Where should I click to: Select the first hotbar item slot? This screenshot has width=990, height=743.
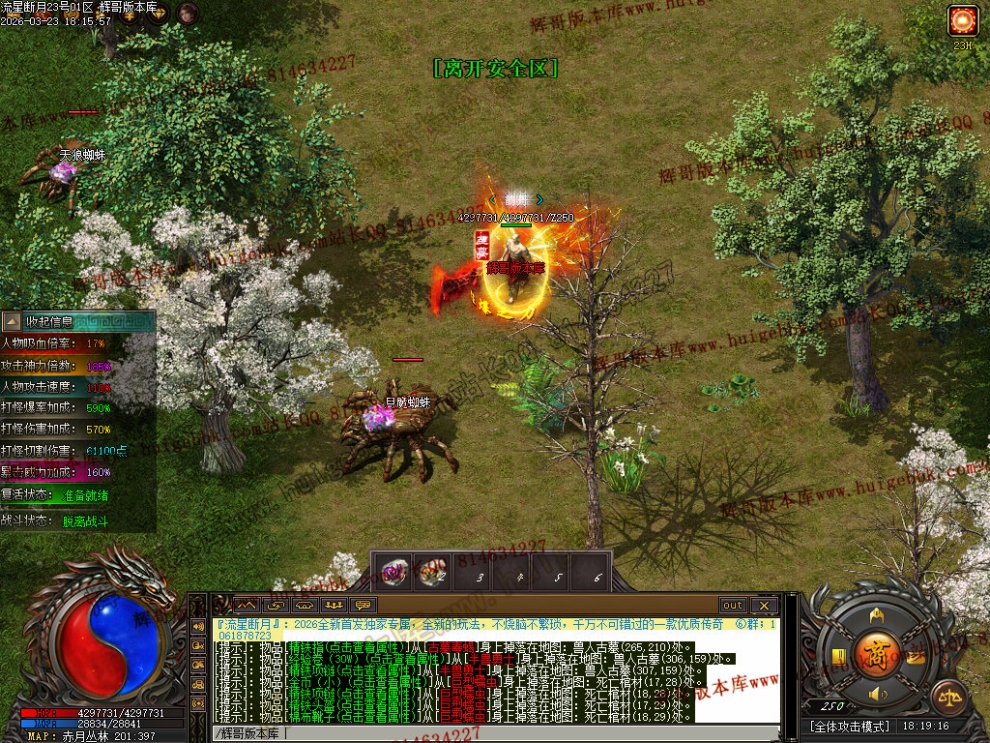[398, 573]
